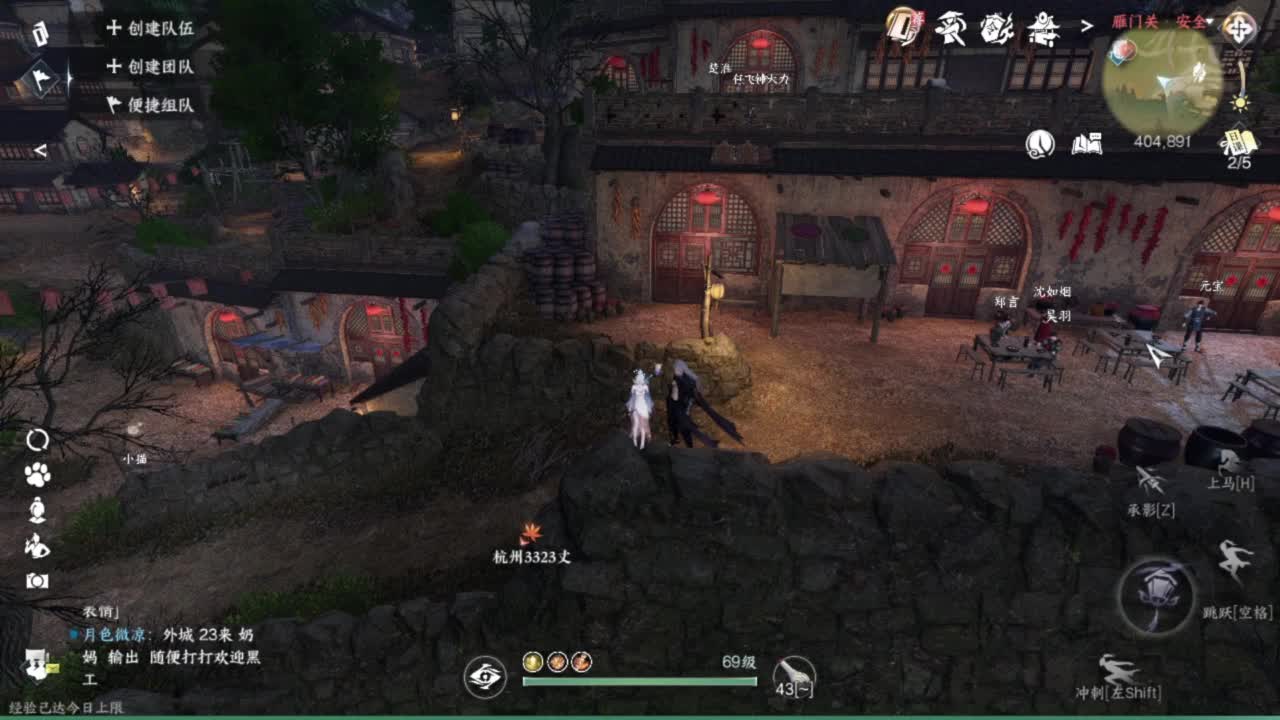Open the book/journal icon beside the clock
Viewport: 1280px width, 720px height.
(x=1087, y=144)
